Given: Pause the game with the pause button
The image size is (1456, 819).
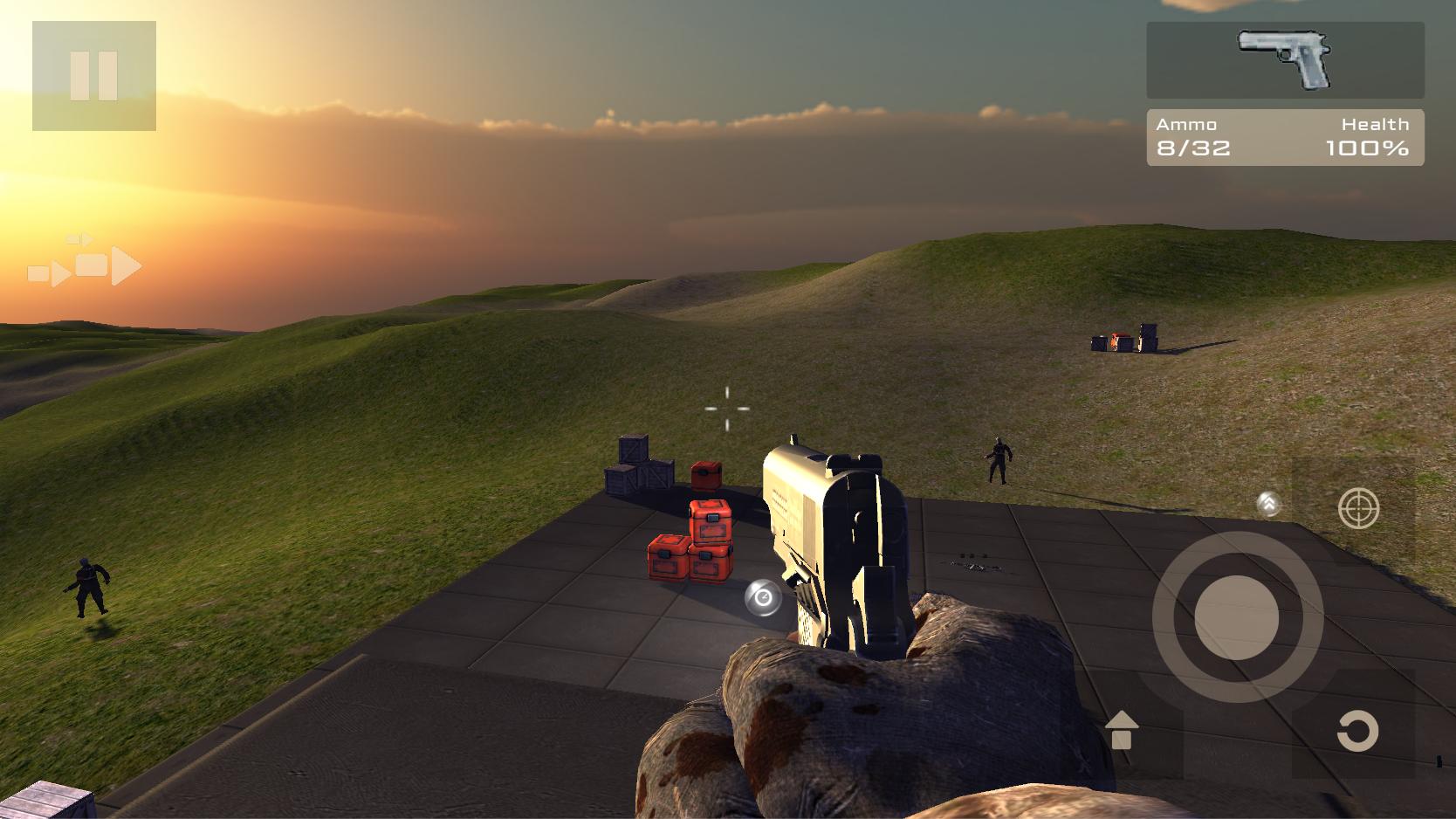Looking at the screenshot, I should 94,76.
